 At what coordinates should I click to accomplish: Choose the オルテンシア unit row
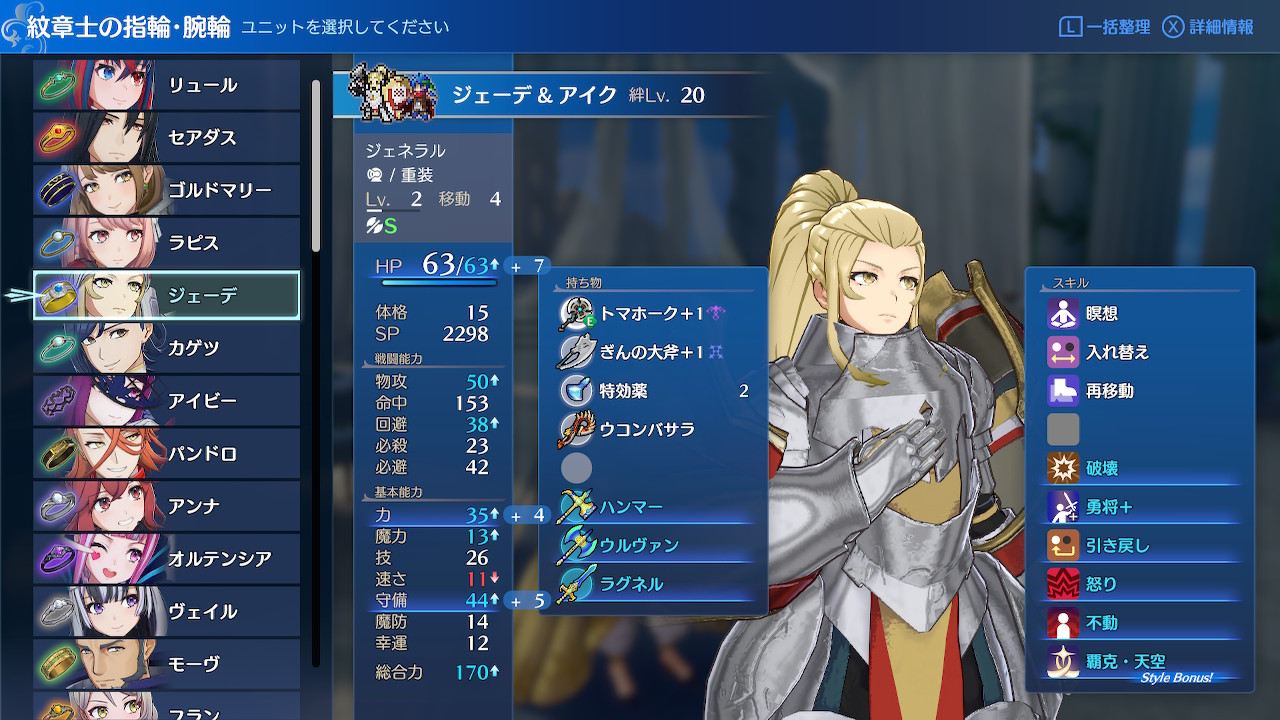(167, 558)
